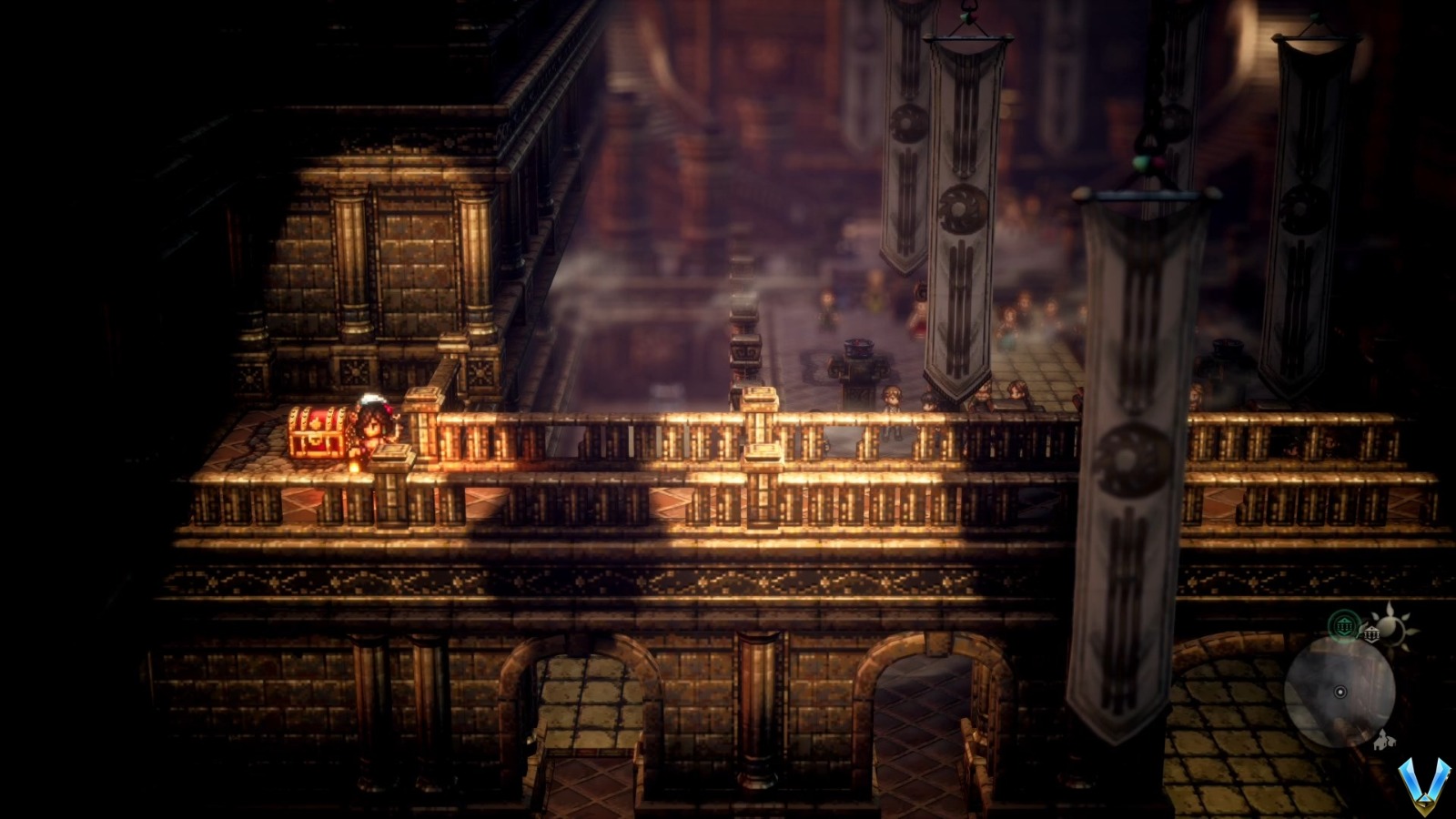This screenshot has height=819, width=1456.
Task: Click the blue V emblem in bottom-right corner
Action: click(1424, 785)
